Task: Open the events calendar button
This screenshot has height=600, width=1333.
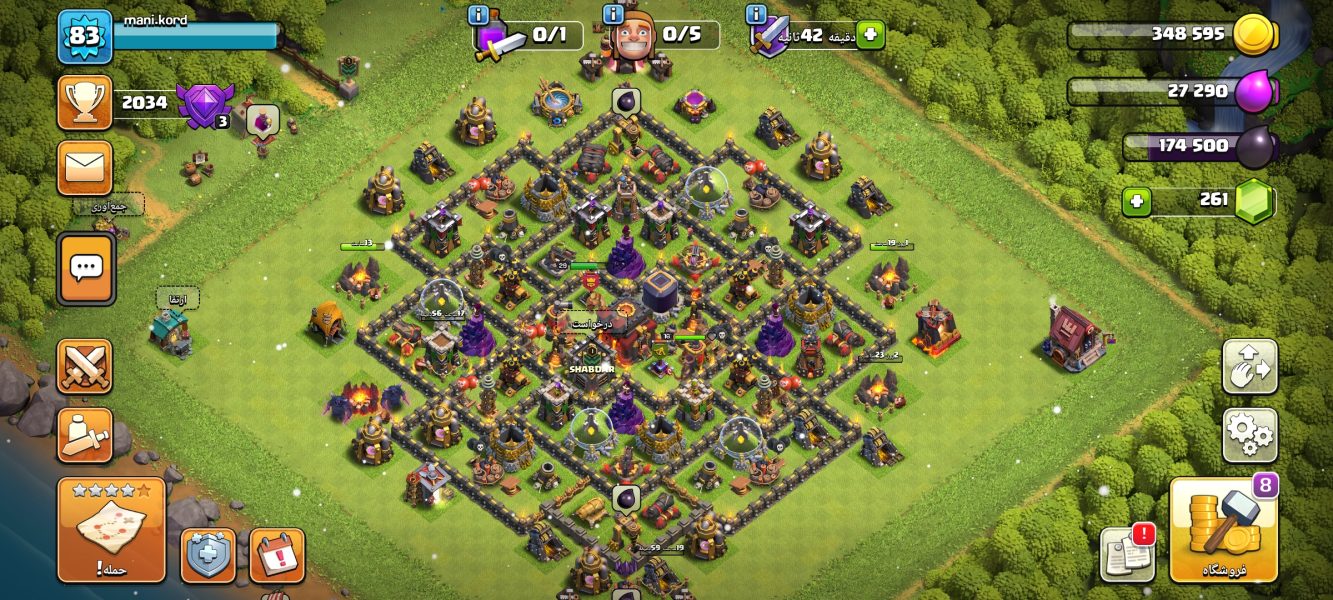Action: [x=276, y=556]
